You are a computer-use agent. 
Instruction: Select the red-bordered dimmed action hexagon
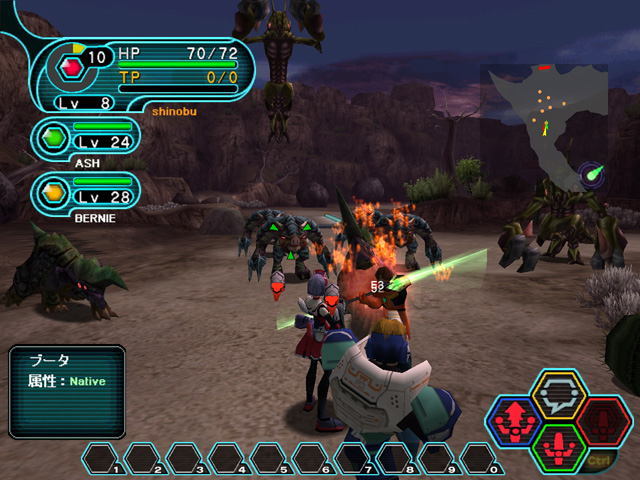point(602,422)
